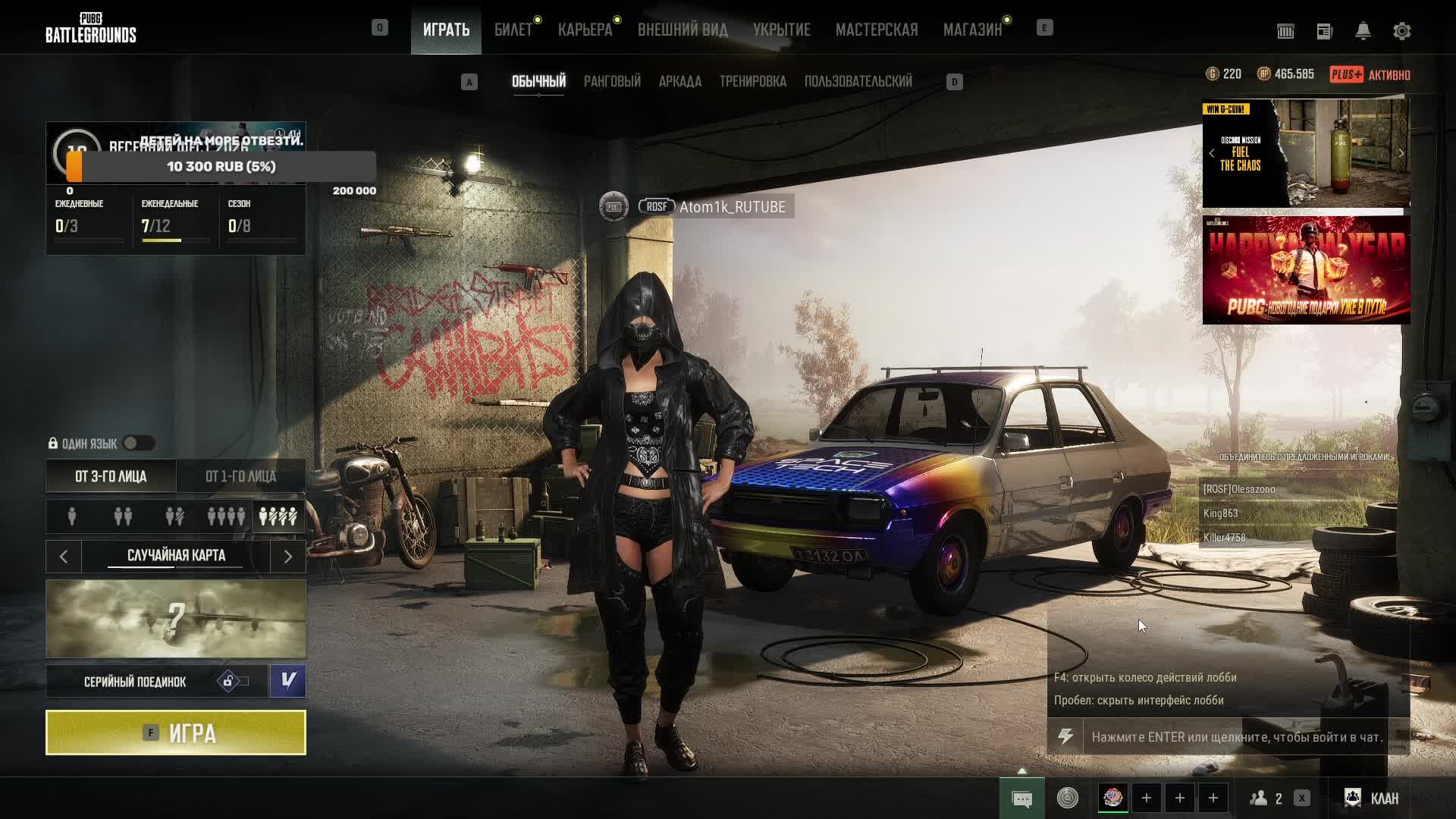Invite suggested player King863
Image resolution: width=1456 pixels, height=819 pixels.
[1220, 513]
